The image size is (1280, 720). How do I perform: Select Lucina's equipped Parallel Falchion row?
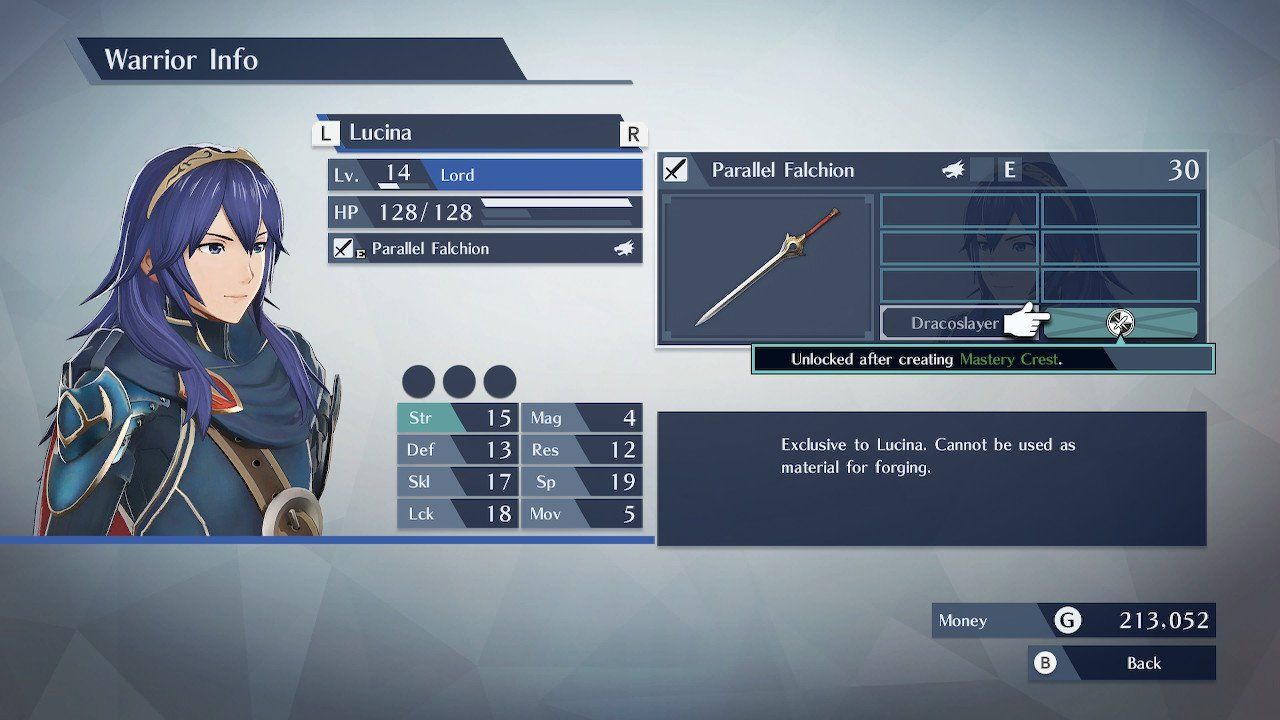pyautogui.click(x=485, y=248)
